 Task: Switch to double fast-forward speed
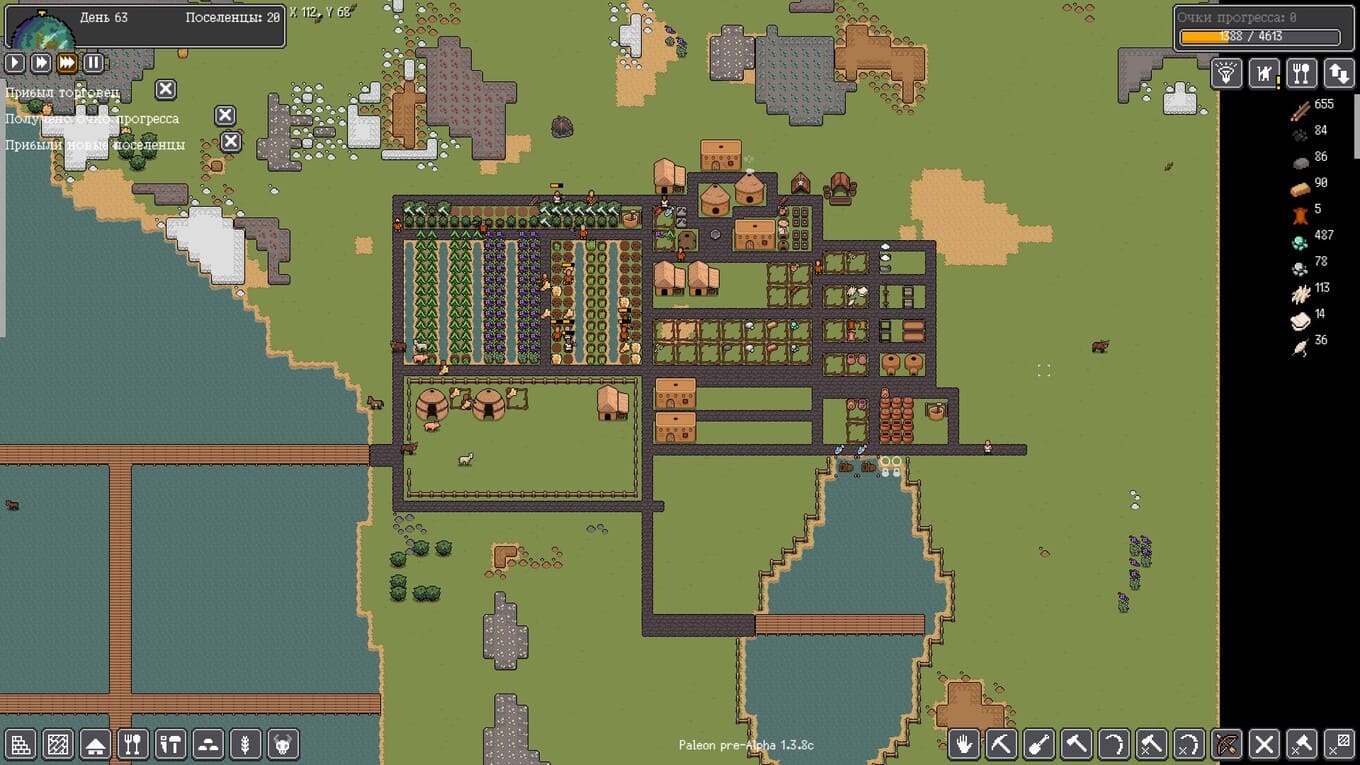coord(41,63)
